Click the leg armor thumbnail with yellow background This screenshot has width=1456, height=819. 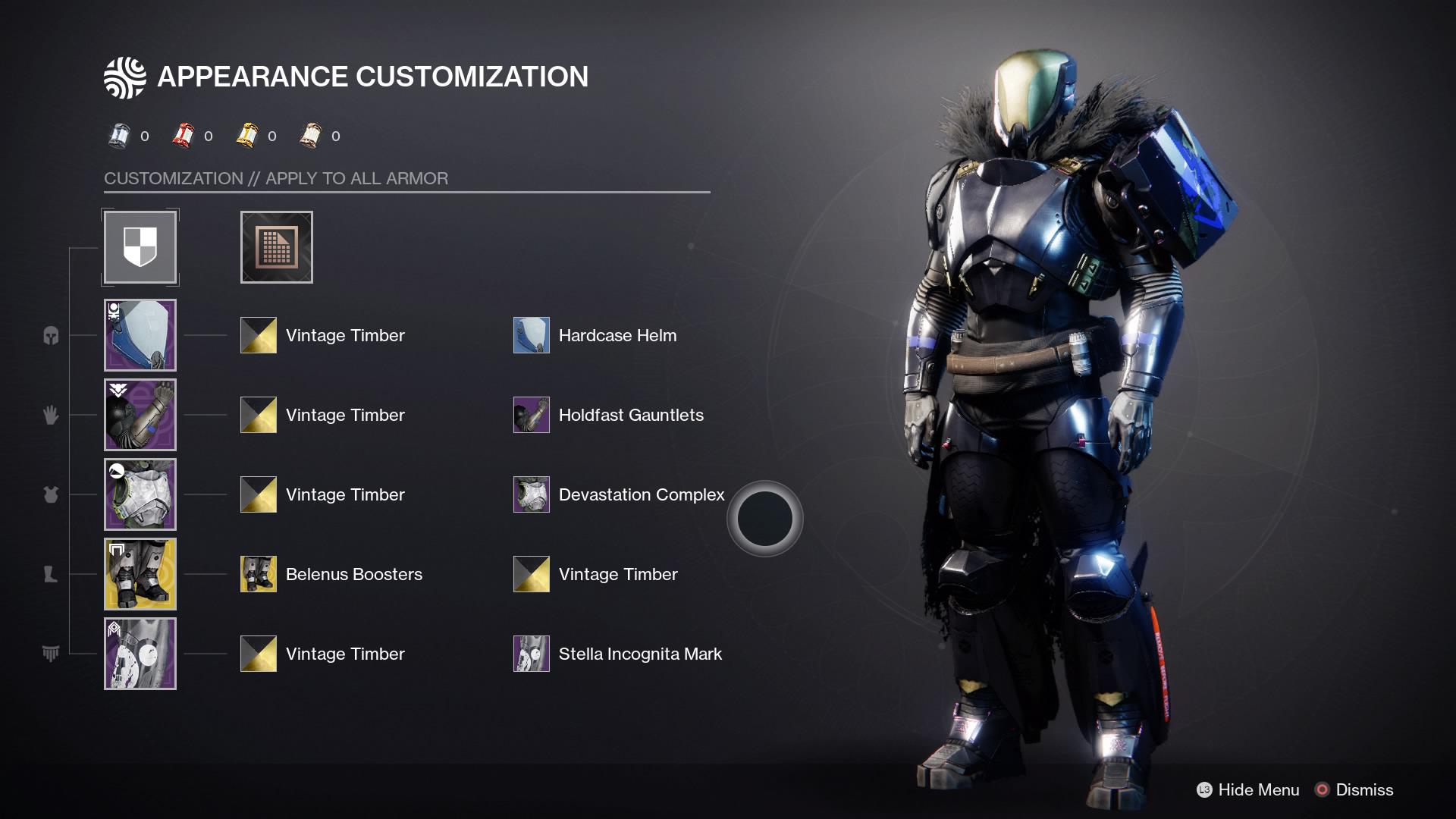tap(140, 573)
